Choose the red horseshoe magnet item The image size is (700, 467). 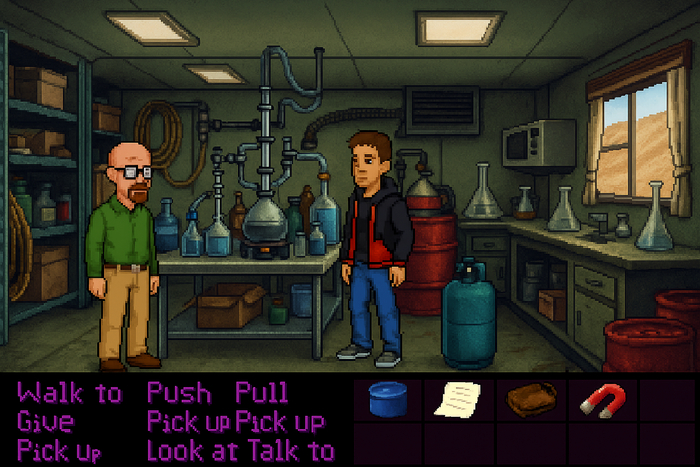pyautogui.click(x=602, y=400)
